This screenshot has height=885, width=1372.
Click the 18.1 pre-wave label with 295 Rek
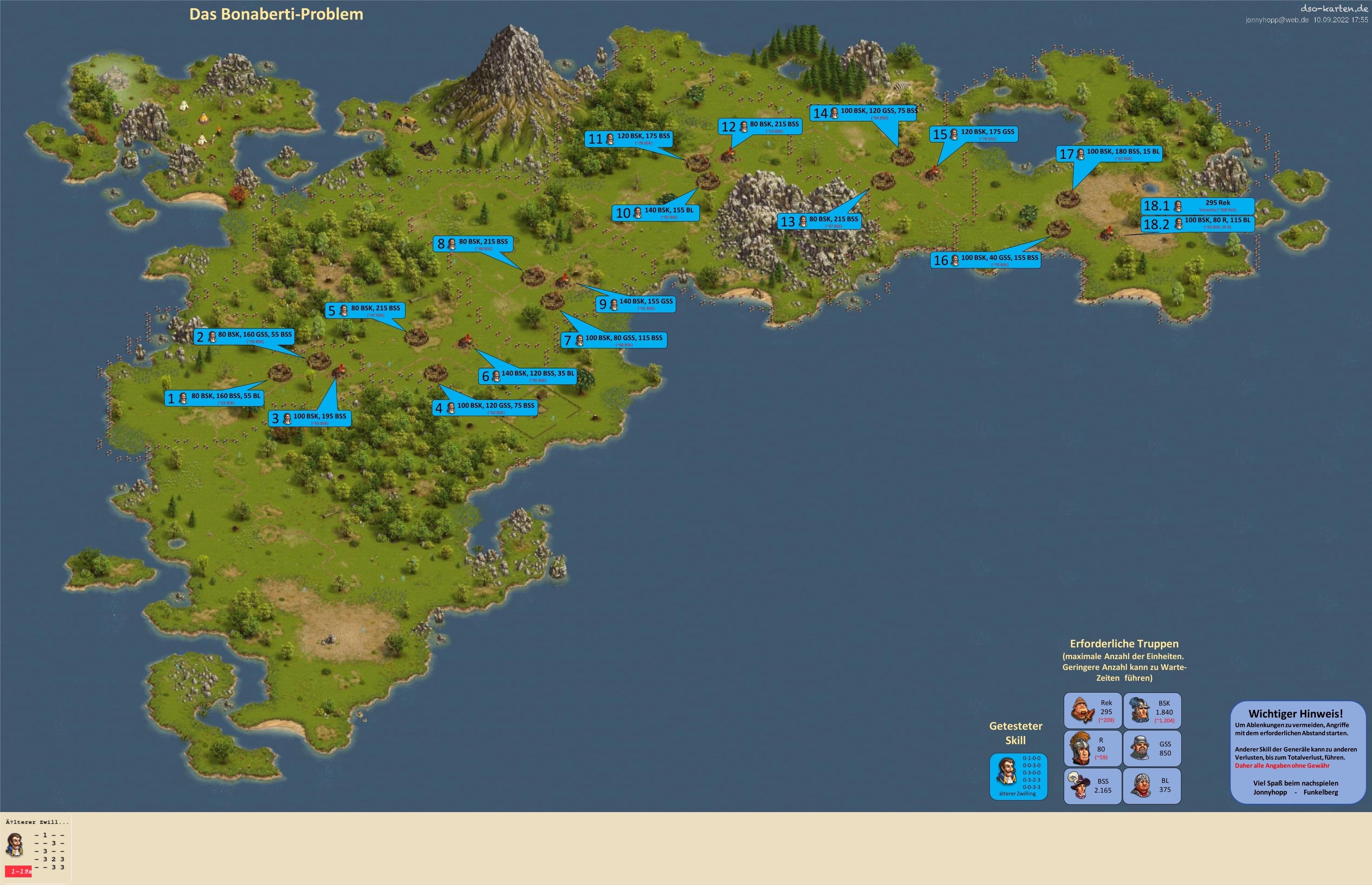coord(1197,205)
